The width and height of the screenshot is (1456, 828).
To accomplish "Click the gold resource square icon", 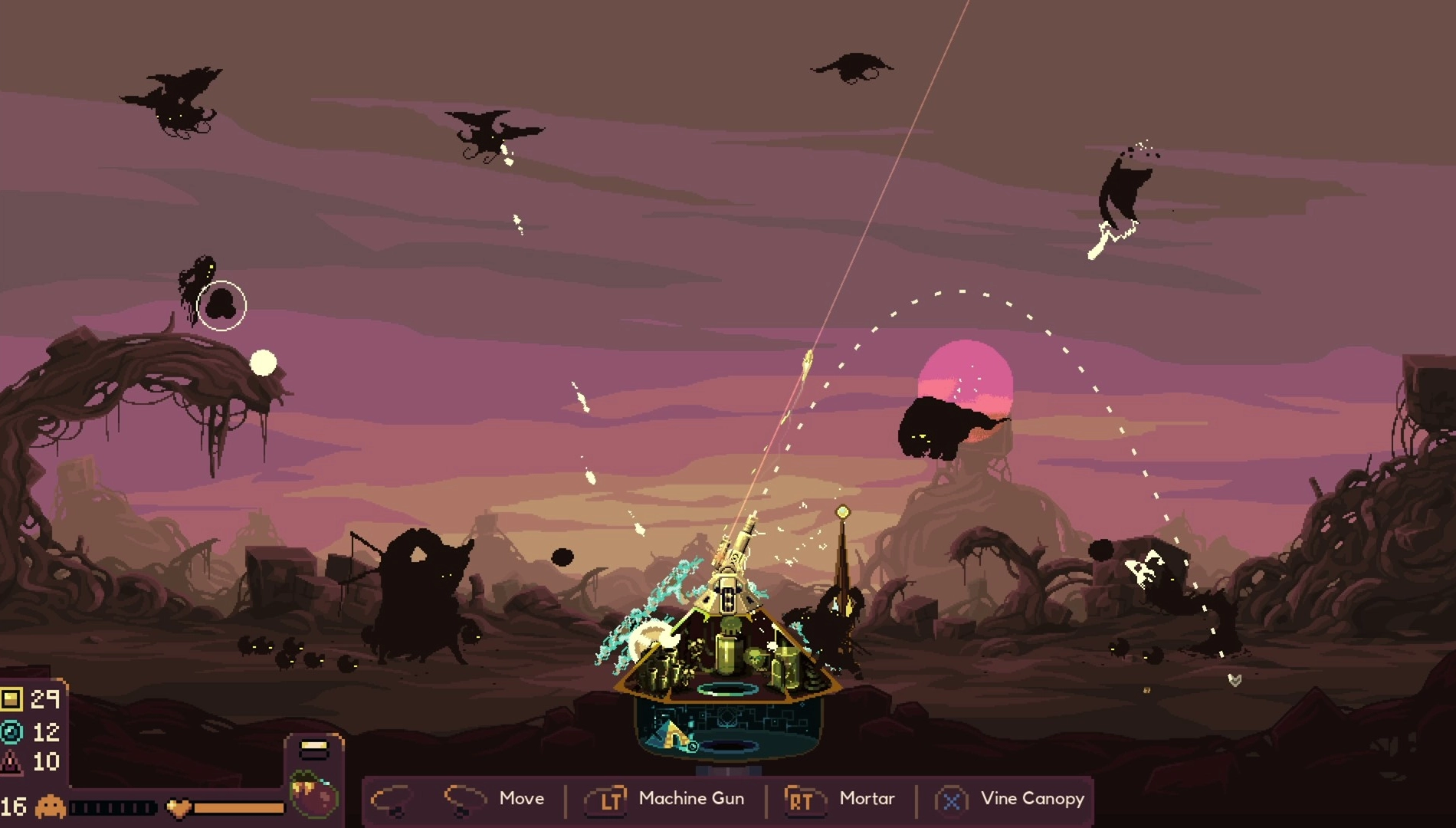I will tap(11, 701).
